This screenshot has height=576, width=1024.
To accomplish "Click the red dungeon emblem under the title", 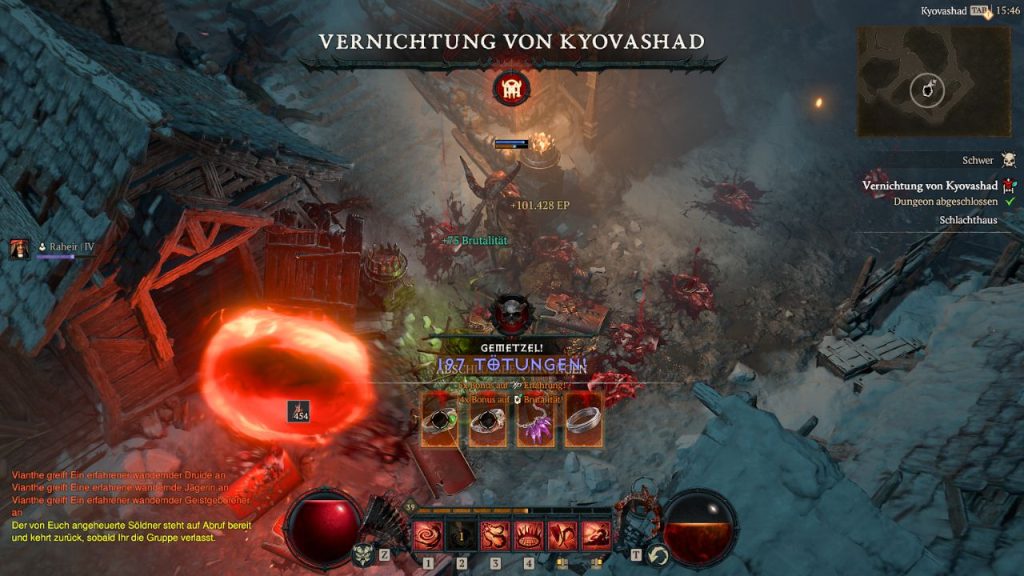I will click(511, 89).
